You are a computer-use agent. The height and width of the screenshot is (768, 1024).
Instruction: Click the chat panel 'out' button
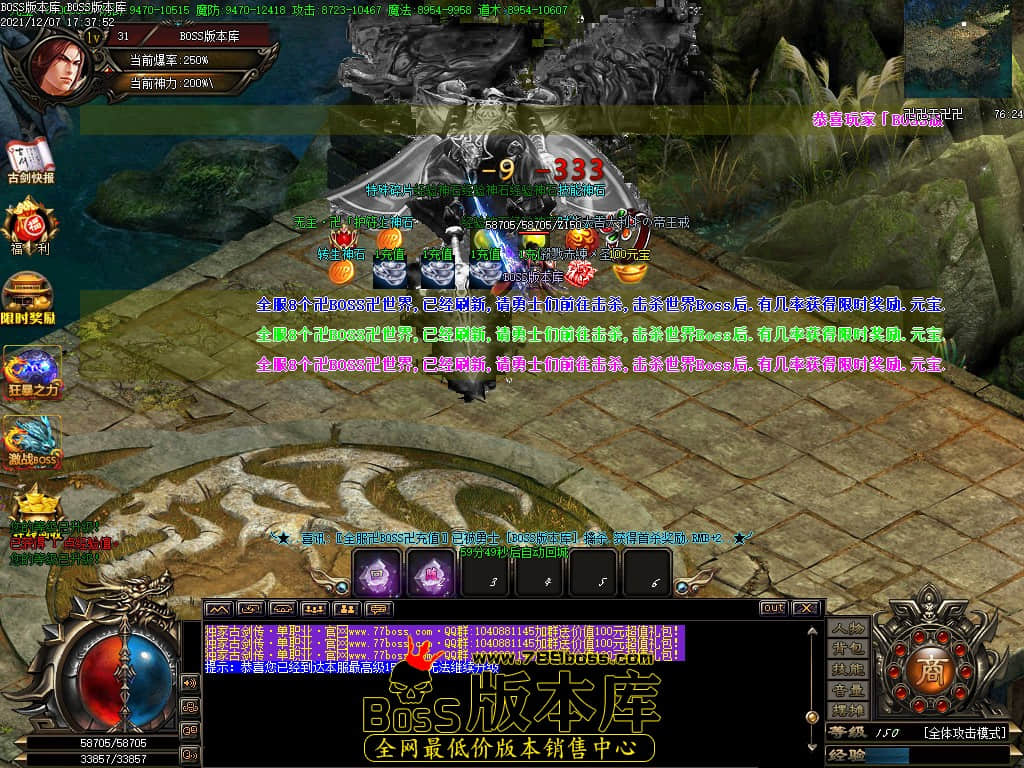pyautogui.click(x=772, y=608)
